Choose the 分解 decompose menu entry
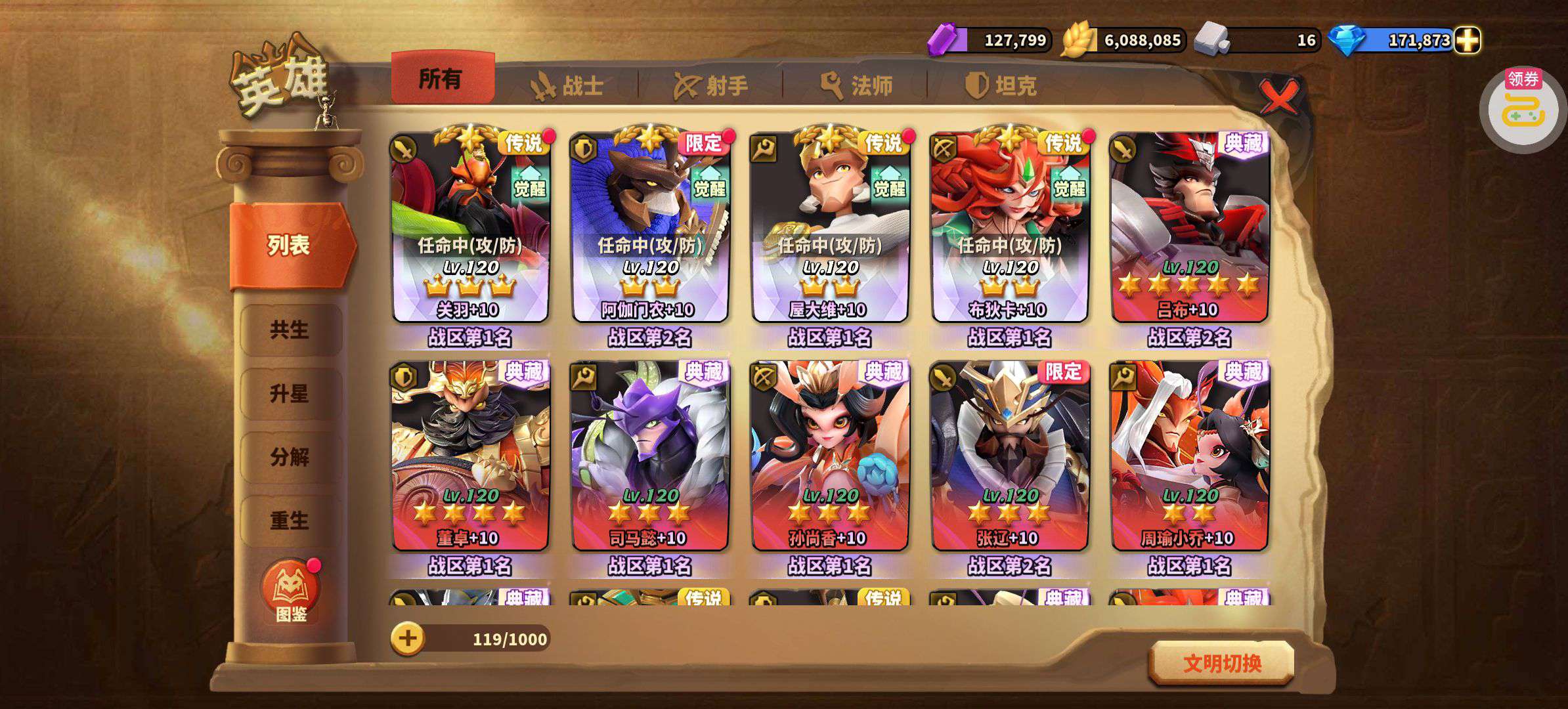The width and height of the screenshot is (1568, 709). pyautogui.click(x=290, y=457)
